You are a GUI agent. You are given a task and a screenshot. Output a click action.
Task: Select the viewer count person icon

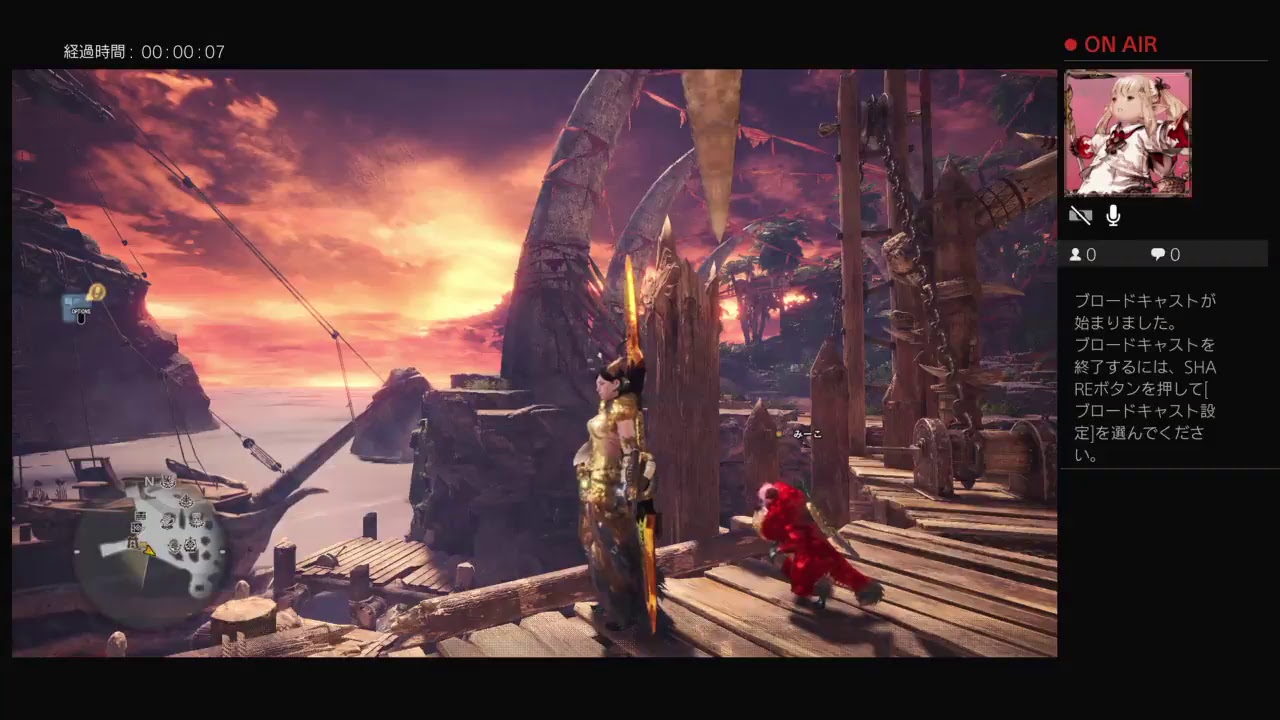coord(1075,254)
